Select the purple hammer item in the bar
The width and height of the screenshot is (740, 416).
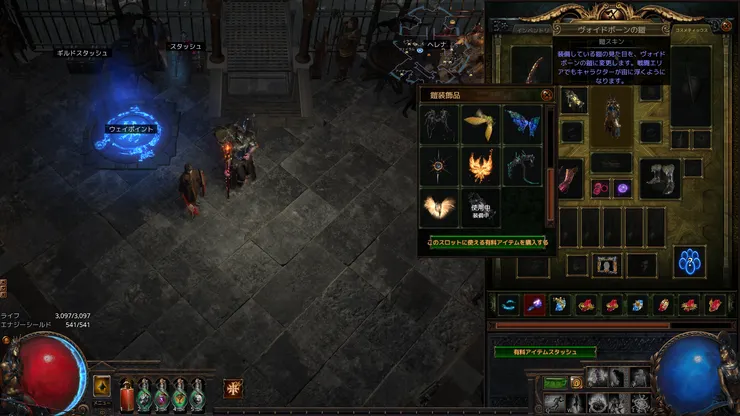click(535, 305)
